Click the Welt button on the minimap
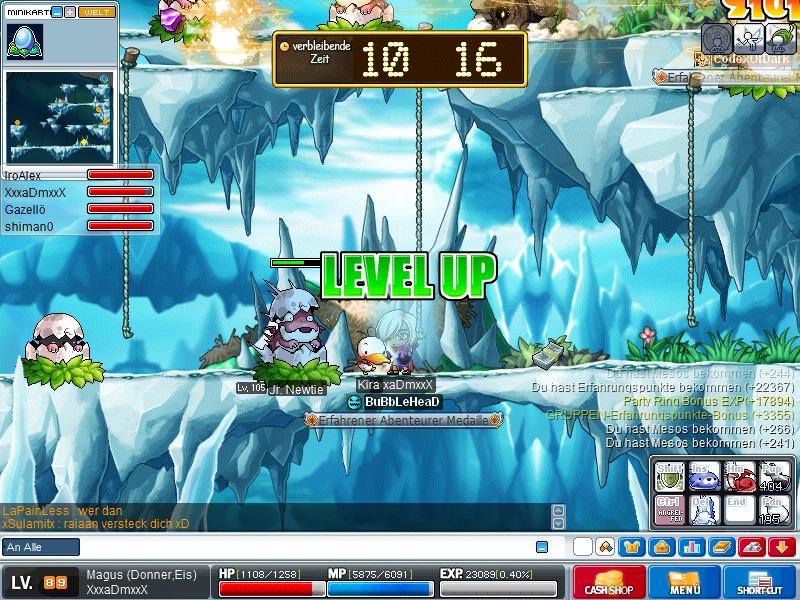800x600 pixels. coord(97,12)
